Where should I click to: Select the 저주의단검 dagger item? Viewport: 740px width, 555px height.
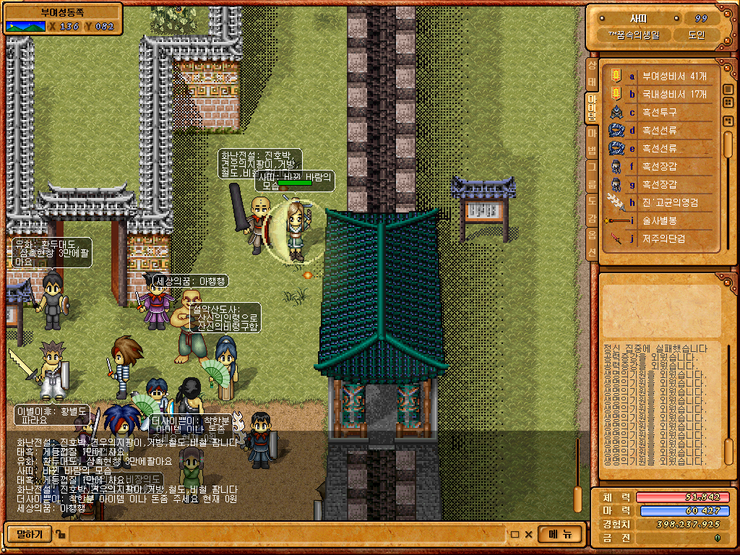tap(664, 238)
